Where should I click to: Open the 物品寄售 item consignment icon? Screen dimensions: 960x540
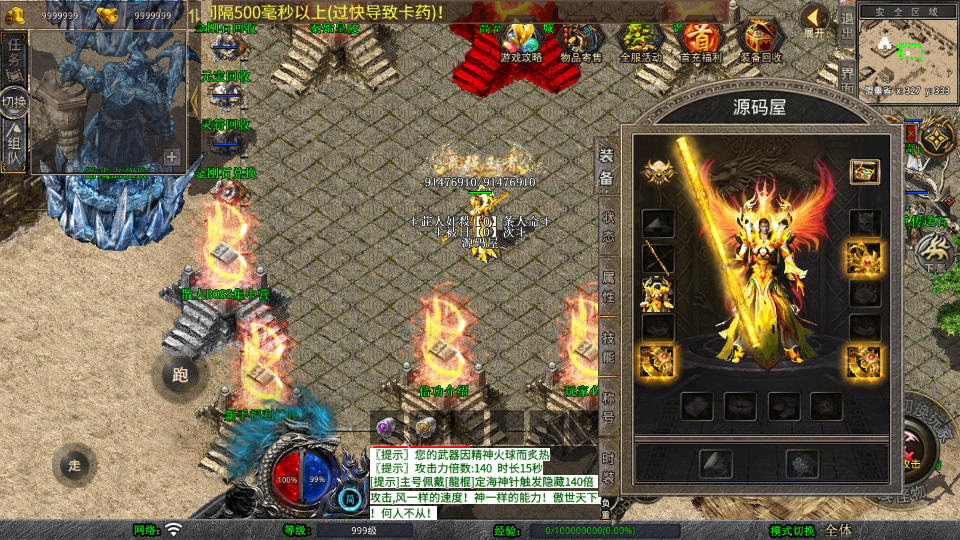tap(581, 41)
